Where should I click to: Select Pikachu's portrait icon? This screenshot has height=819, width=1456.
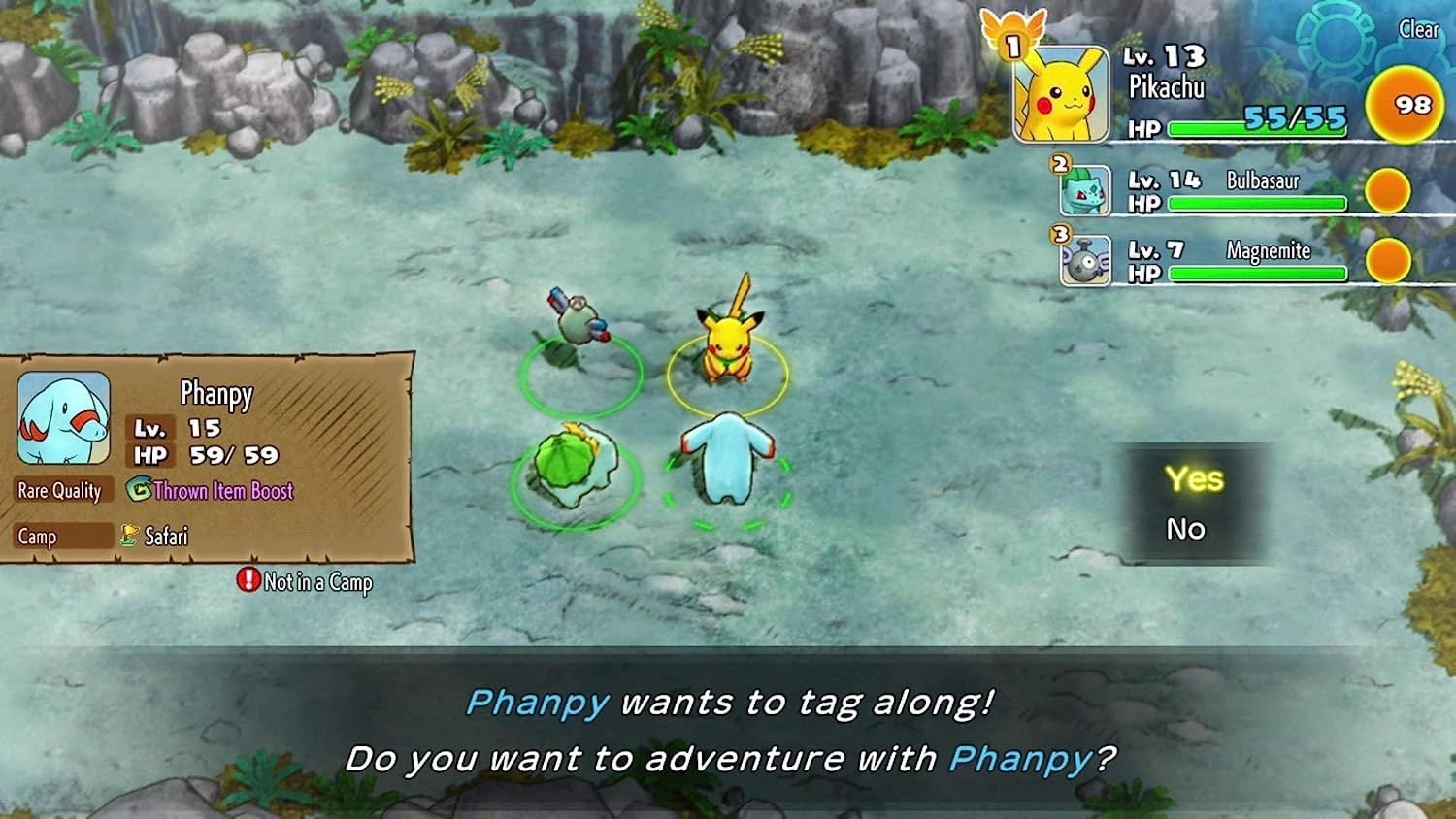point(1062,92)
